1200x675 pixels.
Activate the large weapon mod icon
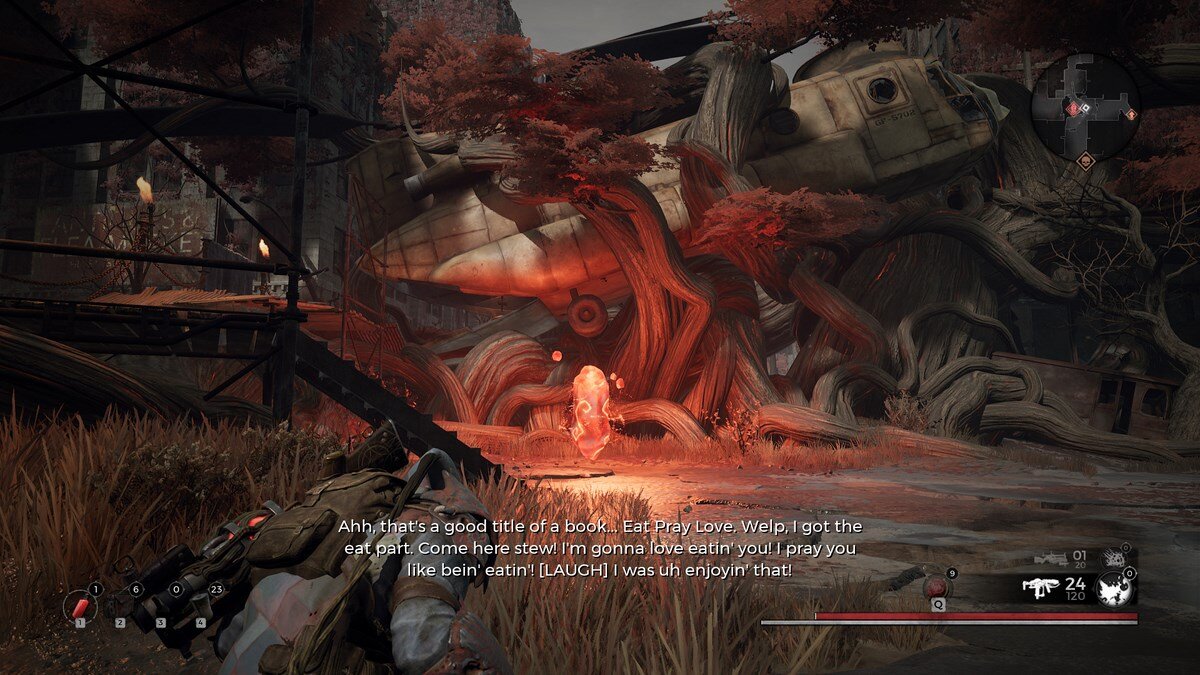[1115, 590]
